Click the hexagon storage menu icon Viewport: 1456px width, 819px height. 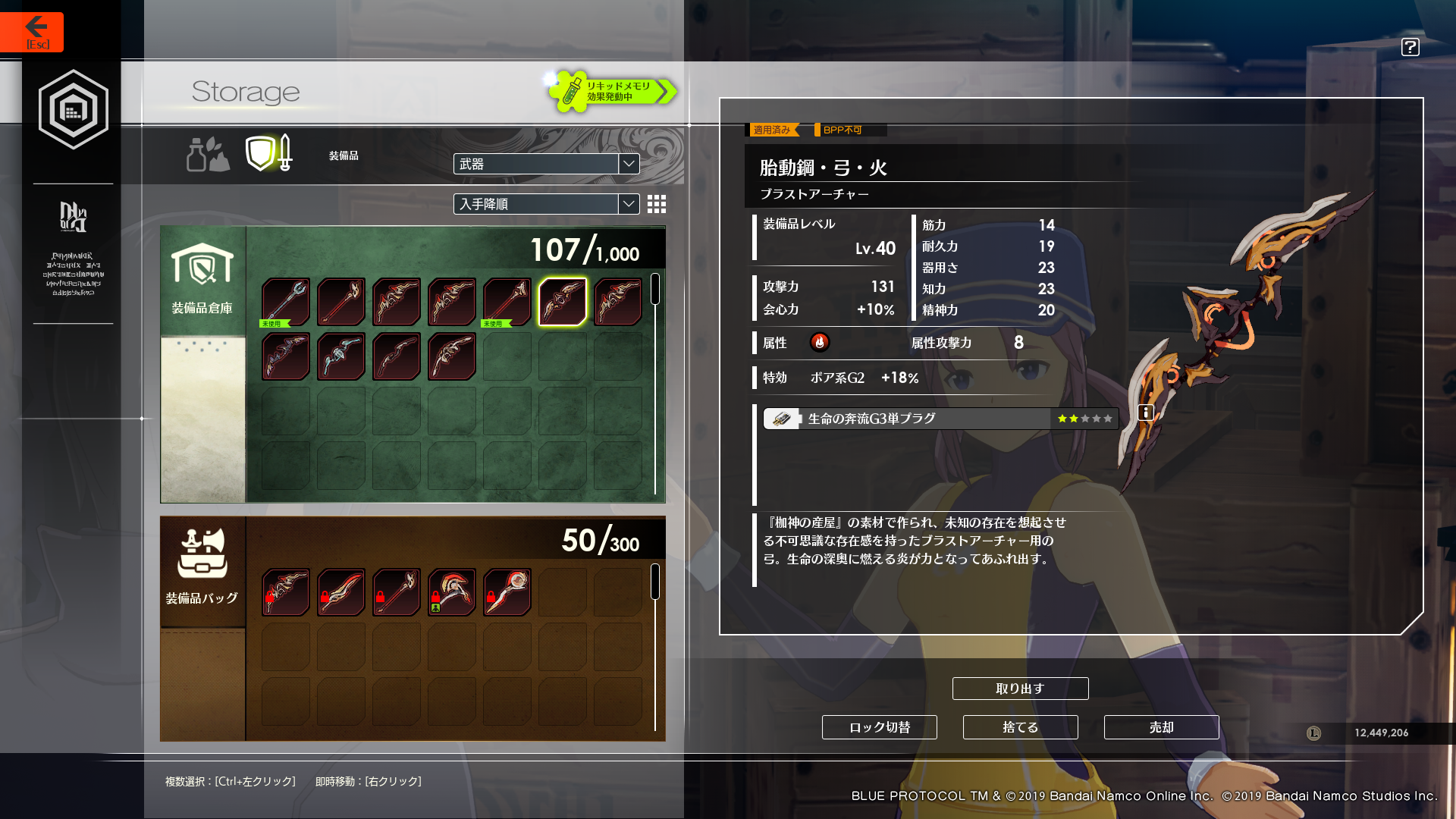[x=74, y=110]
